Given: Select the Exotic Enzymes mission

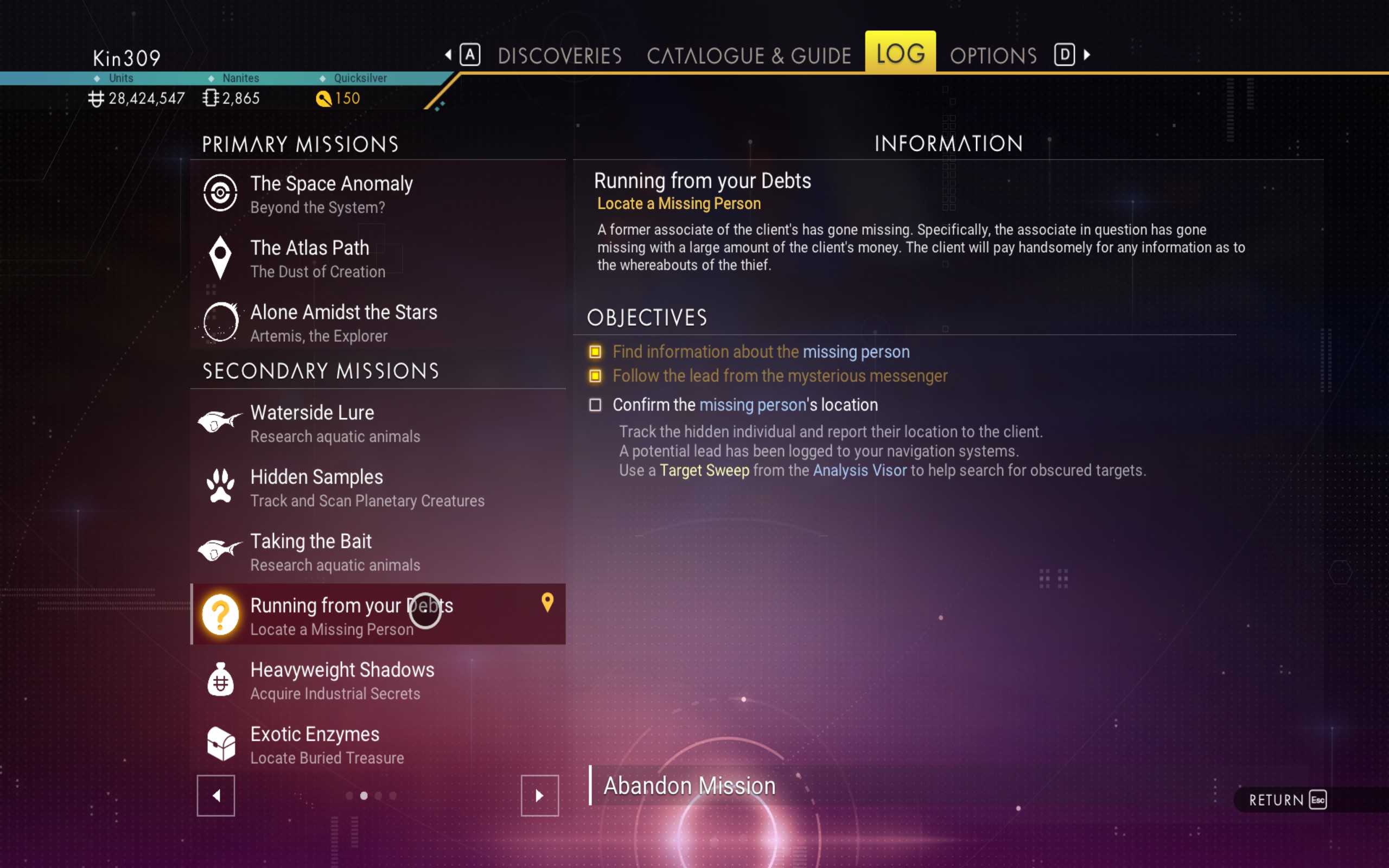Looking at the screenshot, I should 378,744.
